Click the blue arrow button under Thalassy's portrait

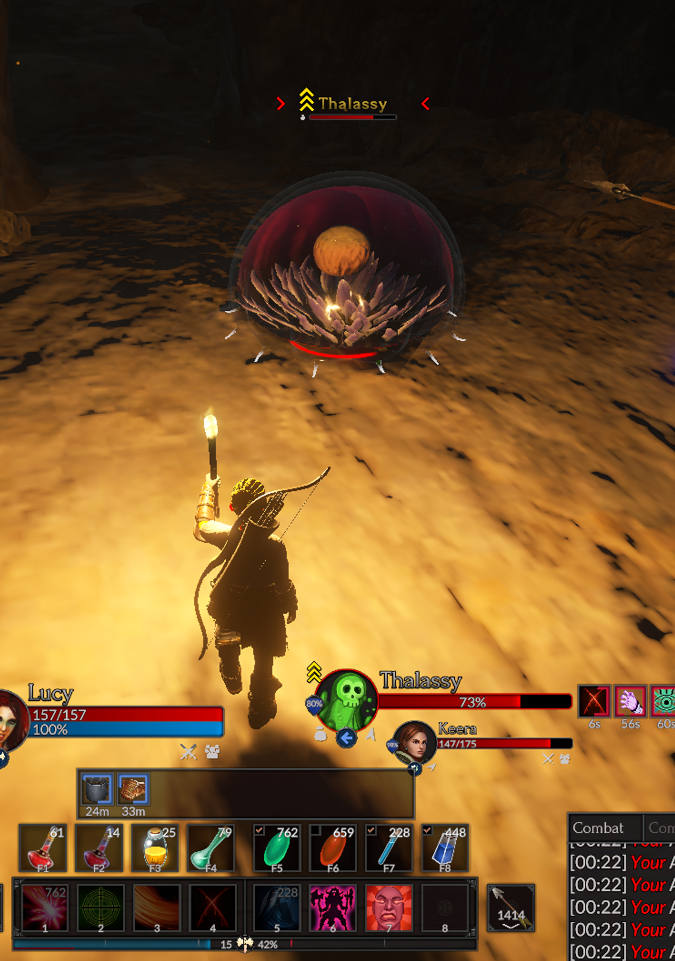[x=347, y=738]
